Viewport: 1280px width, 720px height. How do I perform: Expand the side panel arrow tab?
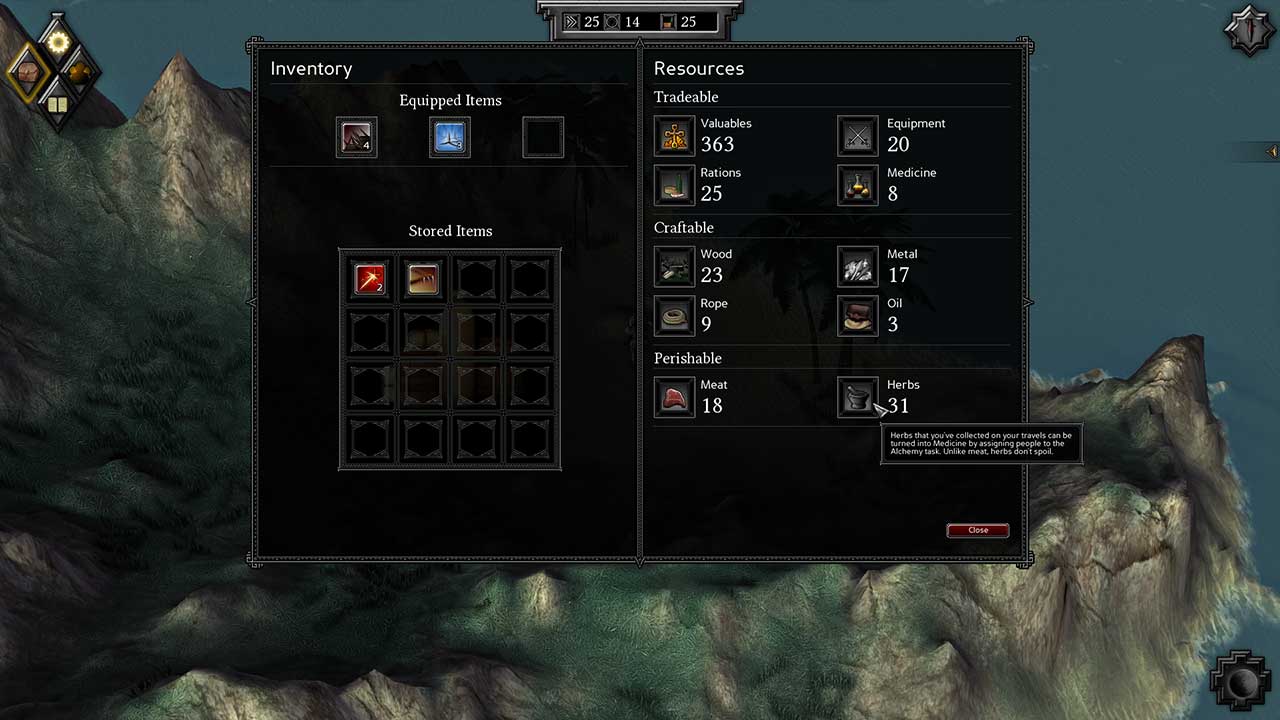tap(1272, 152)
